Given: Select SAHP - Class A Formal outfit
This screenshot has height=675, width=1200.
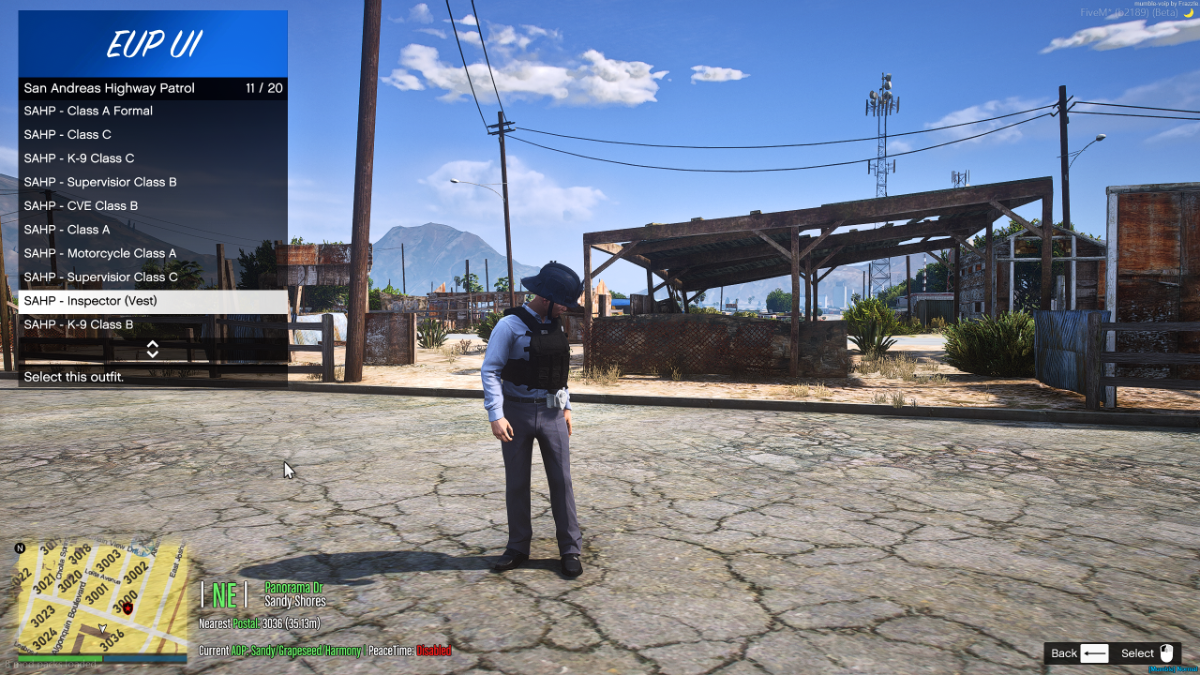Looking at the screenshot, I should [x=152, y=111].
